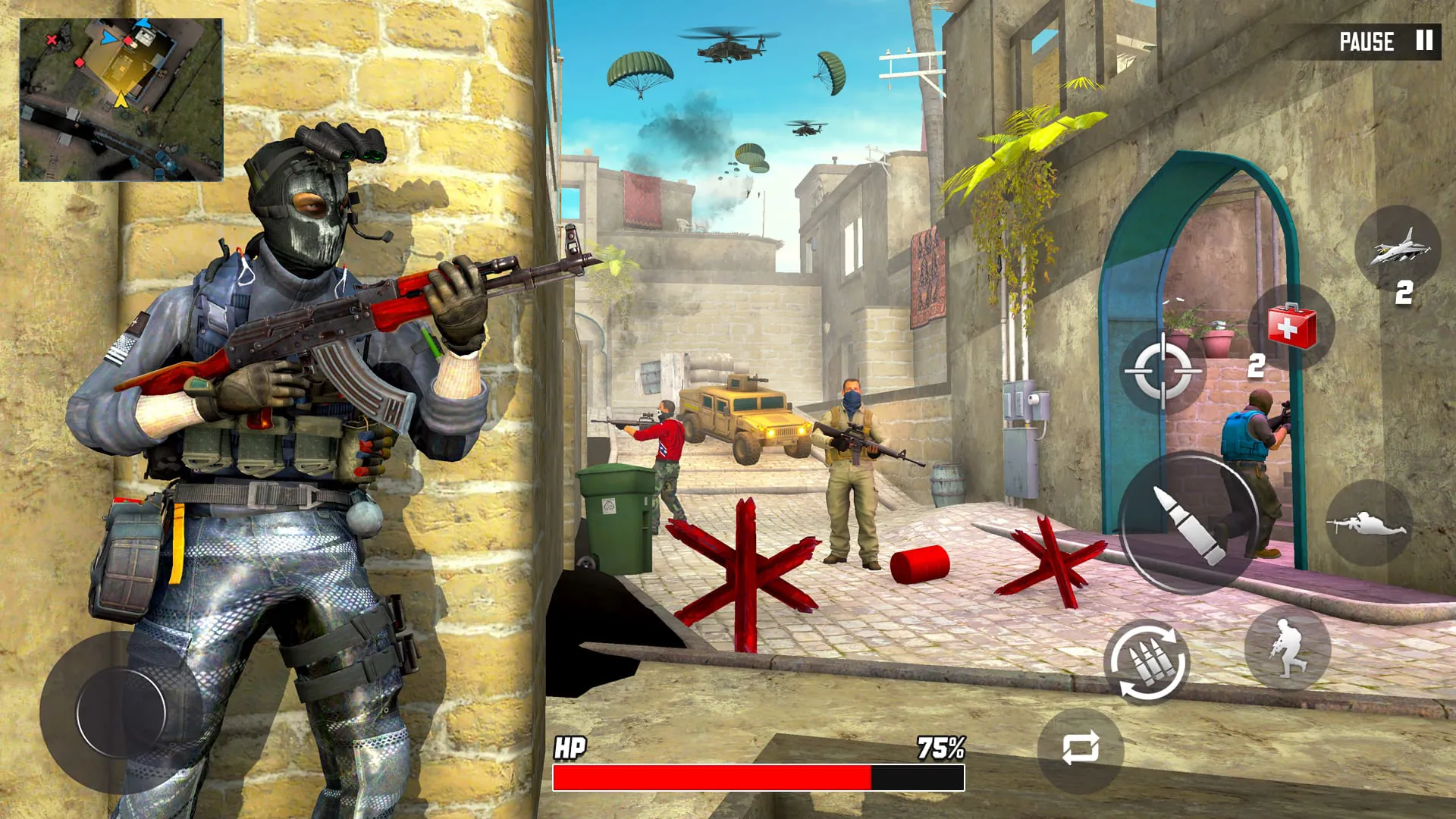Image resolution: width=1456 pixels, height=819 pixels.
Task: Reload ammo with the bullets icon
Action: click(x=1147, y=662)
